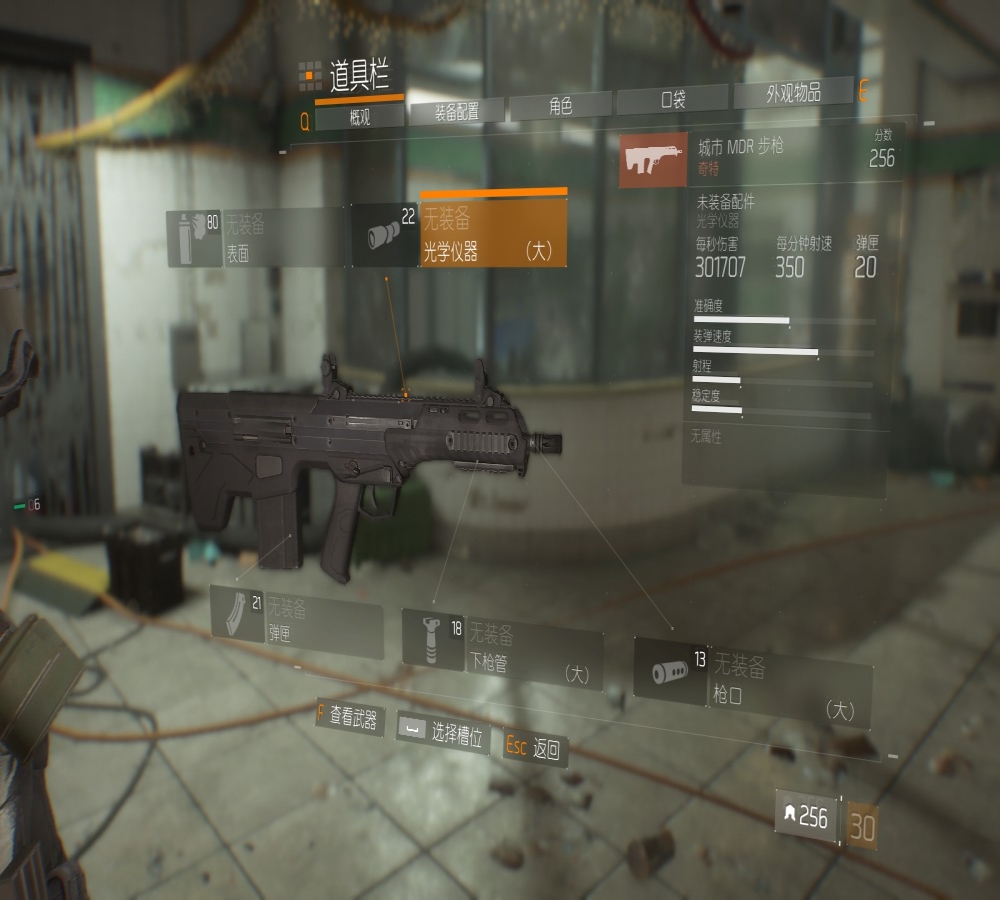1000x900 pixels.
Task: Show the 外观物品 tab
Action: click(x=793, y=94)
